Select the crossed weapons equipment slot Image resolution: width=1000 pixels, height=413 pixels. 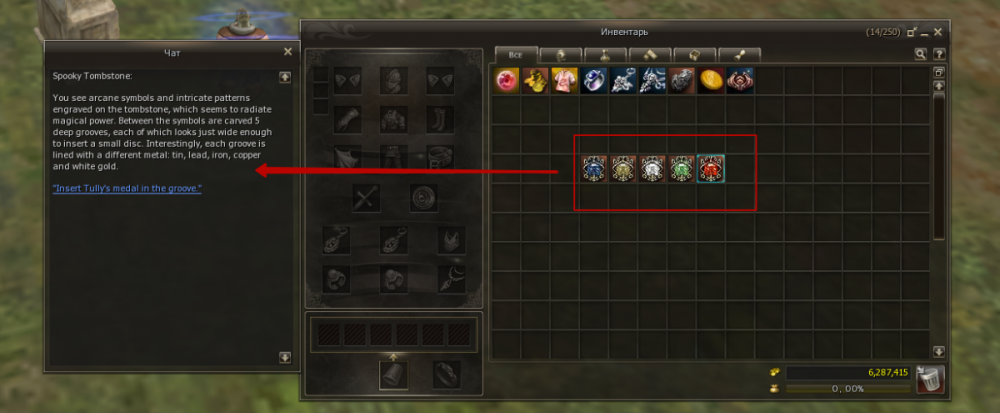click(366, 198)
